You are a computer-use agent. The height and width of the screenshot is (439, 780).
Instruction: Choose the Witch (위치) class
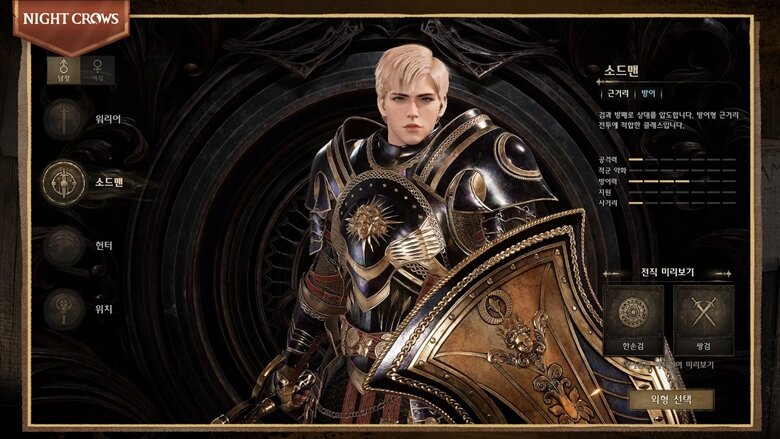64,307
